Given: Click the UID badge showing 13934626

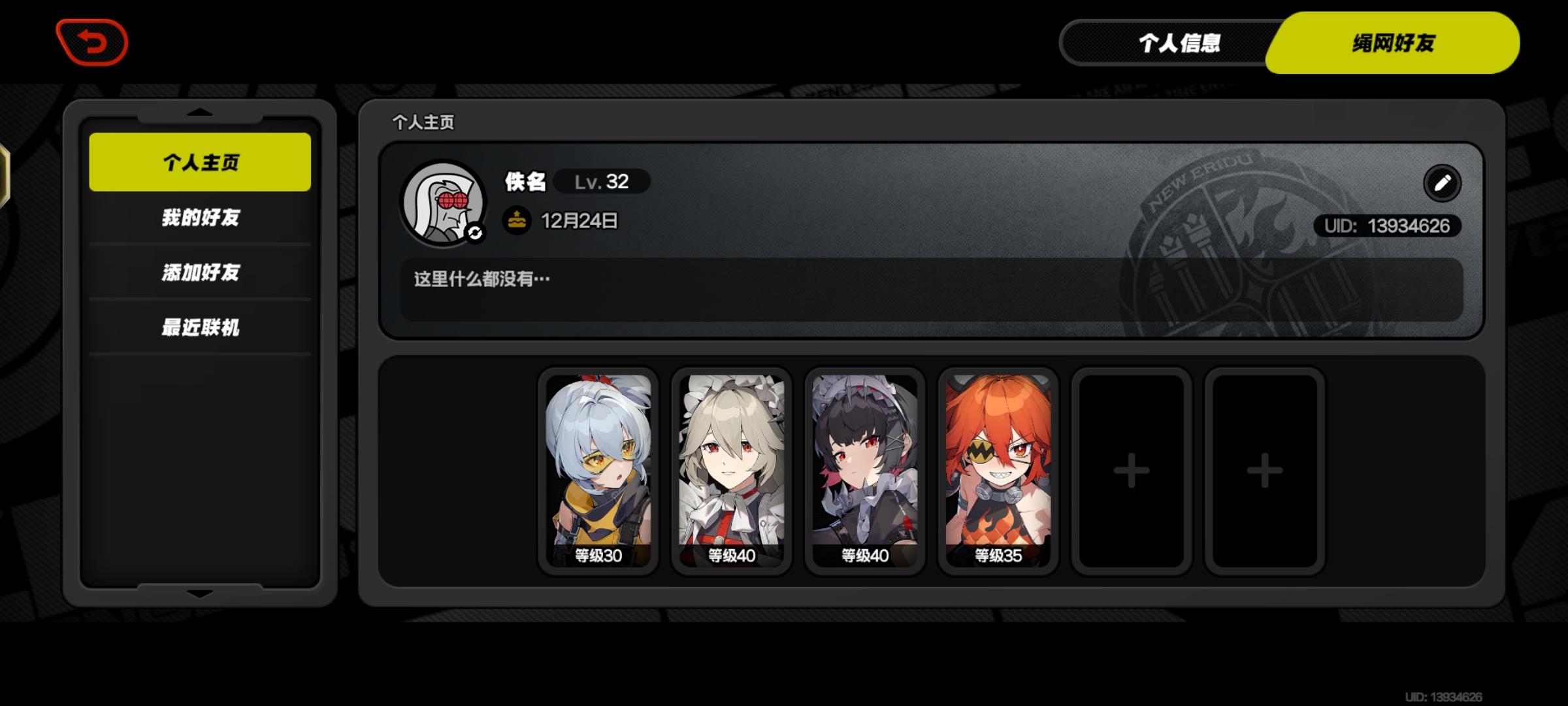Looking at the screenshot, I should coord(1388,226).
